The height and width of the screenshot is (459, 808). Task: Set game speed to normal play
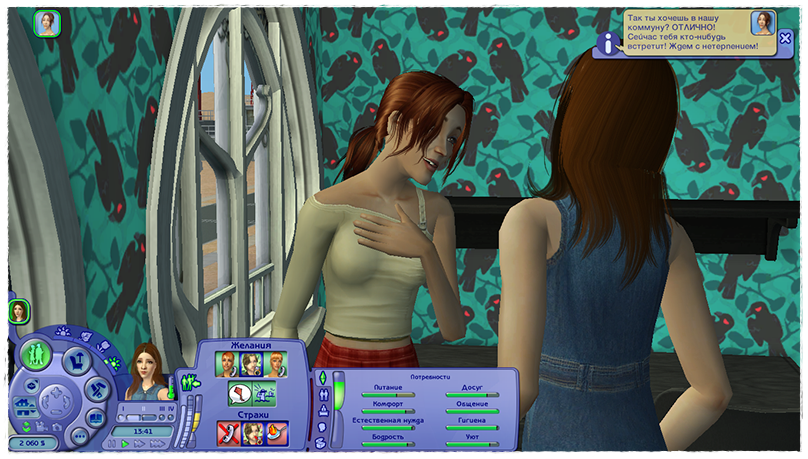tap(125, 443)
